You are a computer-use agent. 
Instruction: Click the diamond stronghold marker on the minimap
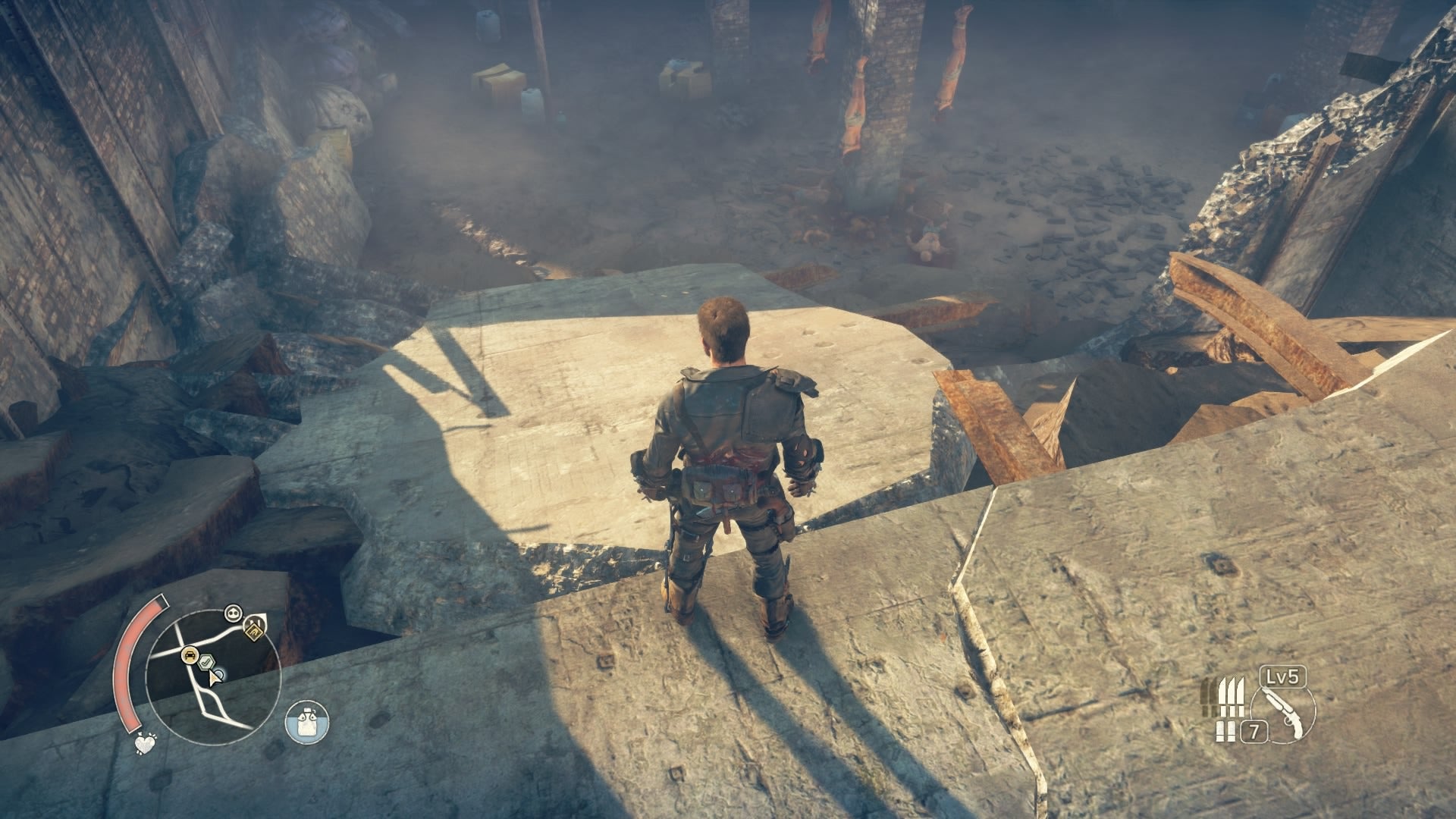254,632
